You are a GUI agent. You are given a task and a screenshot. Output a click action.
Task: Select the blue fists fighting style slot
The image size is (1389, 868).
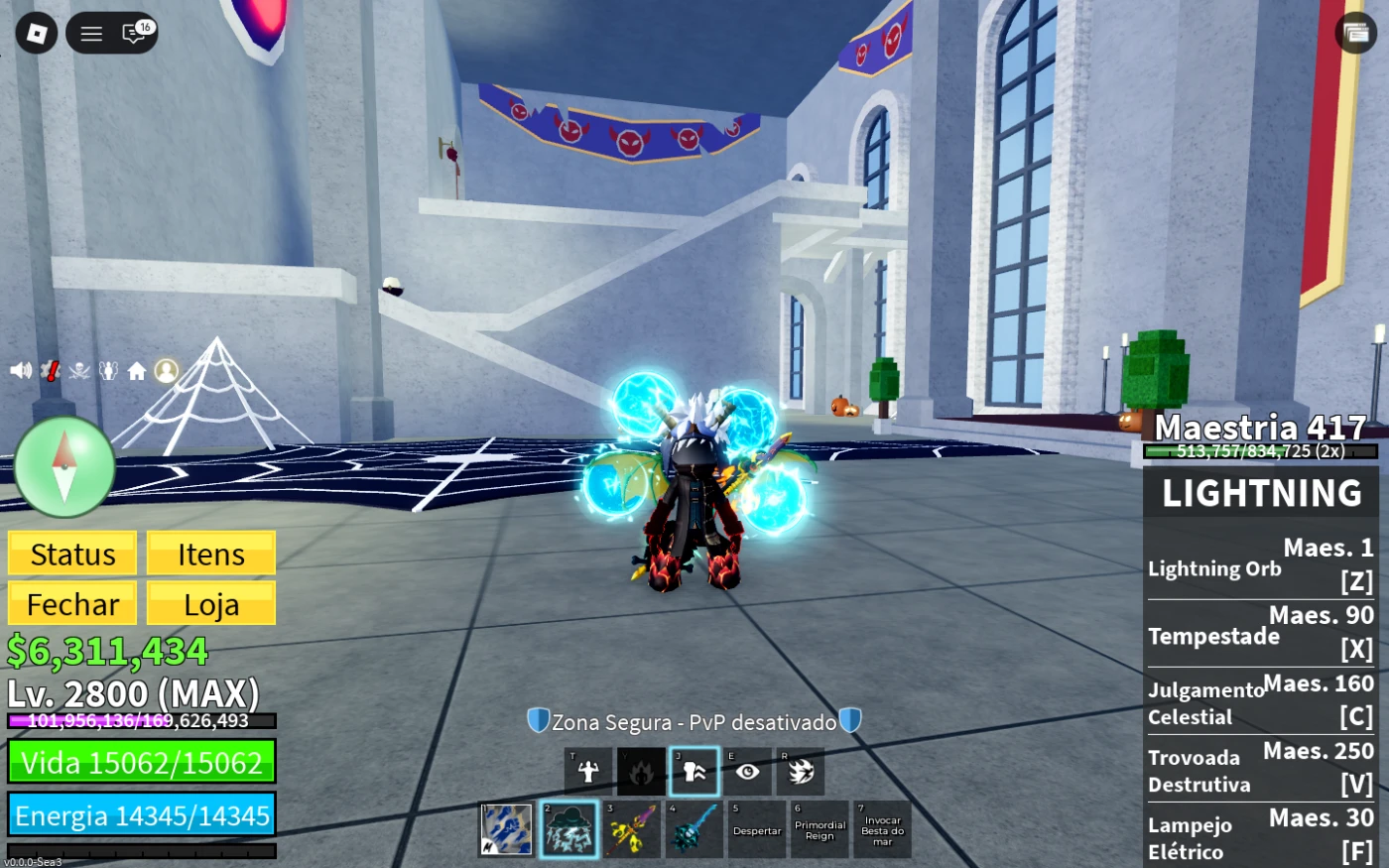coord(507,829)
